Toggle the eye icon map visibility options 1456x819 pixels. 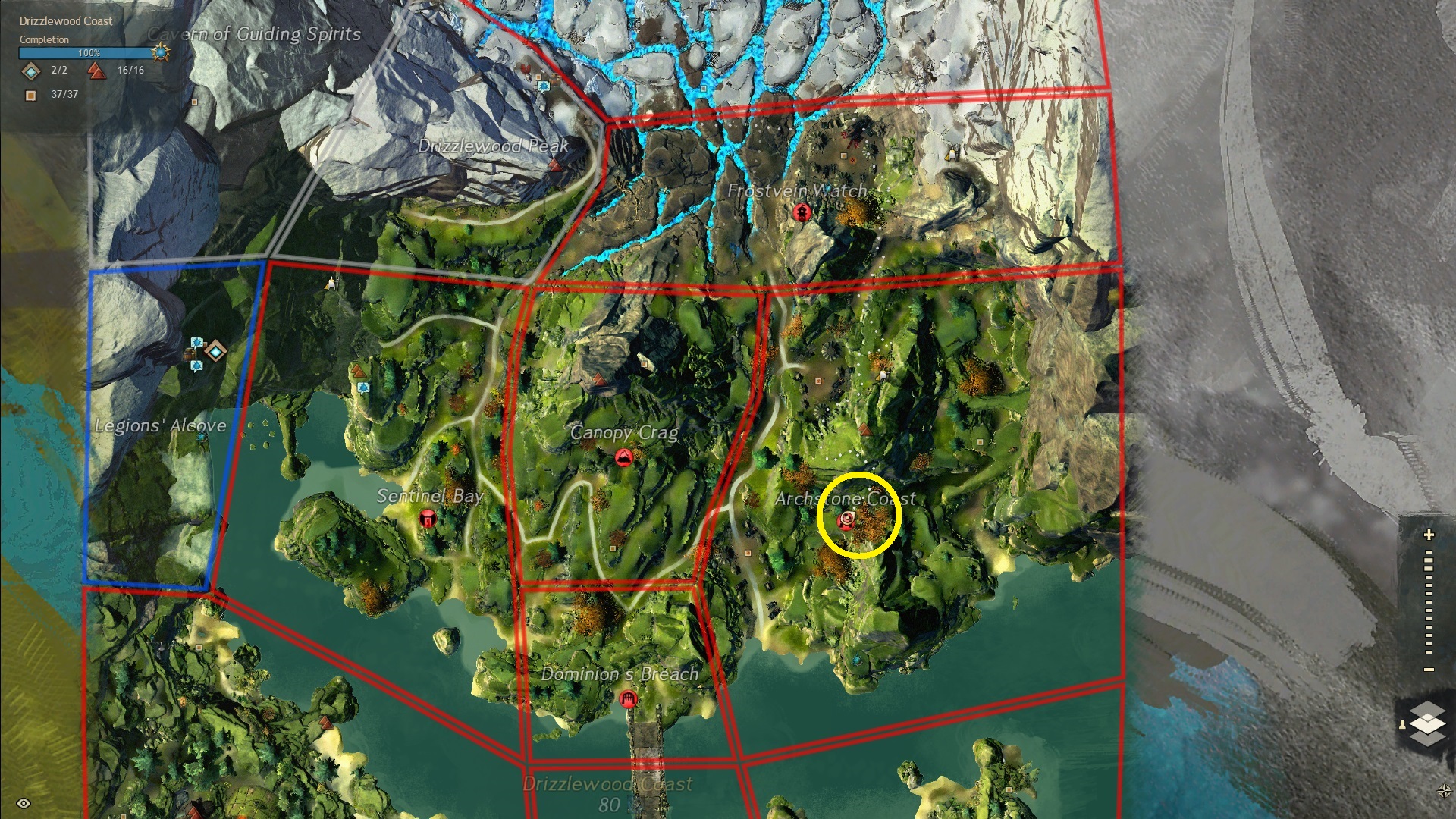point(24,803)
